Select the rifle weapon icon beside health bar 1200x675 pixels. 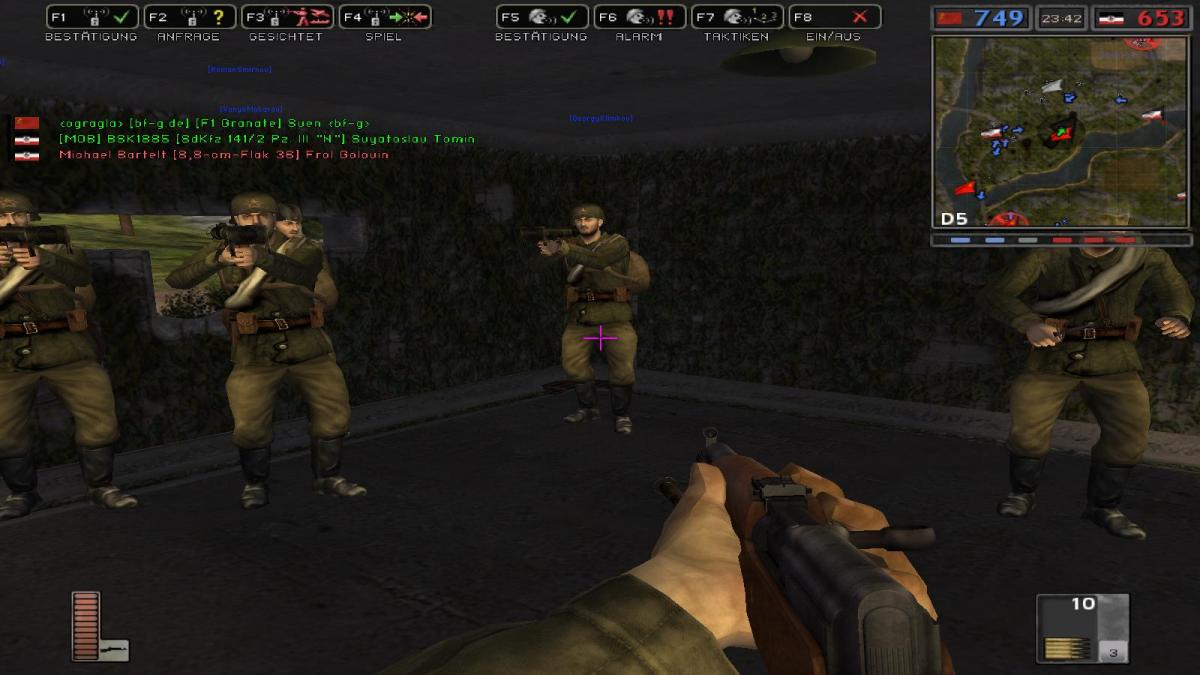(x=114, y=649)
